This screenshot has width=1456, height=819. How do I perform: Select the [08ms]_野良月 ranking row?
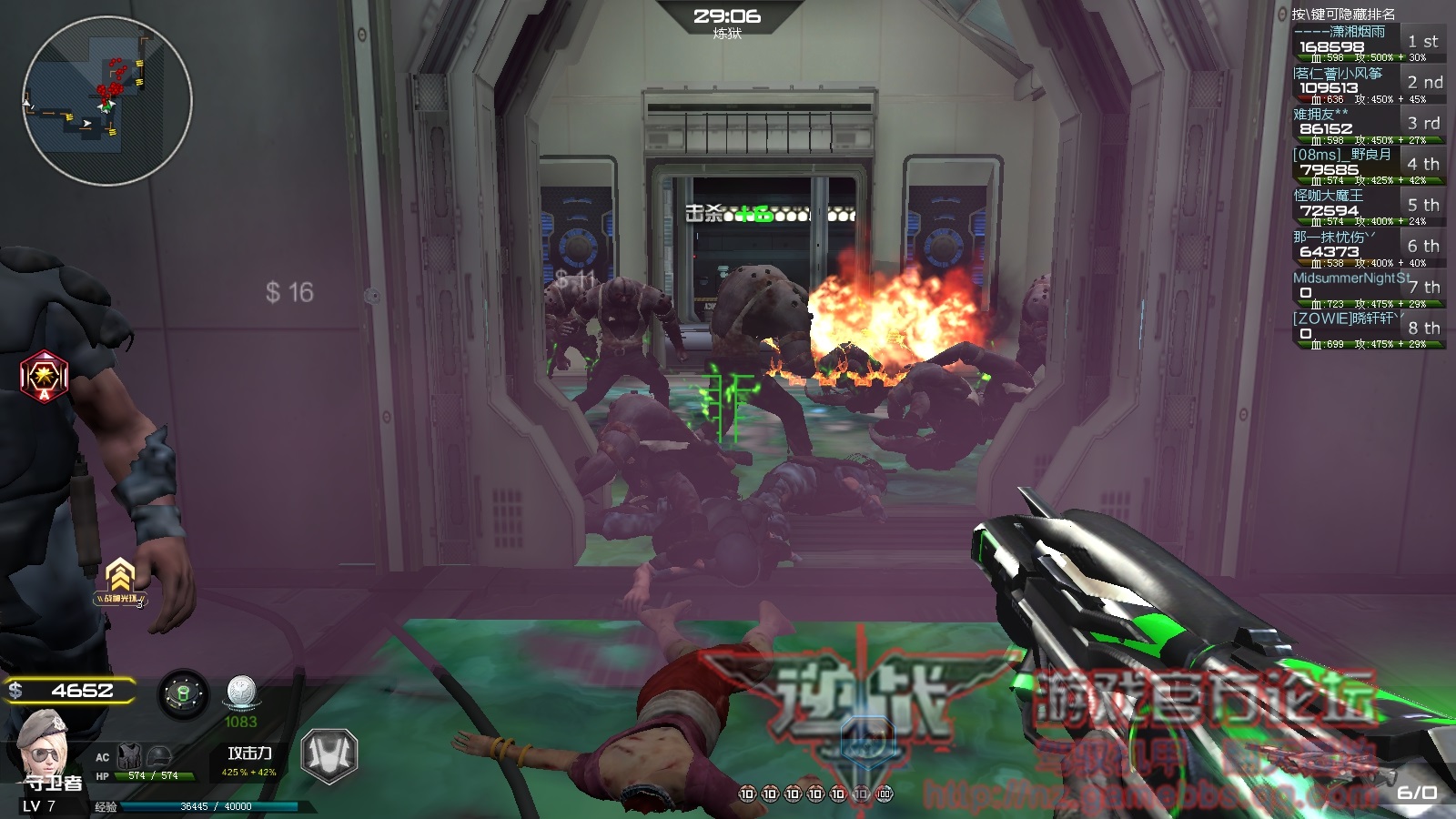(x=1367, y=167)
